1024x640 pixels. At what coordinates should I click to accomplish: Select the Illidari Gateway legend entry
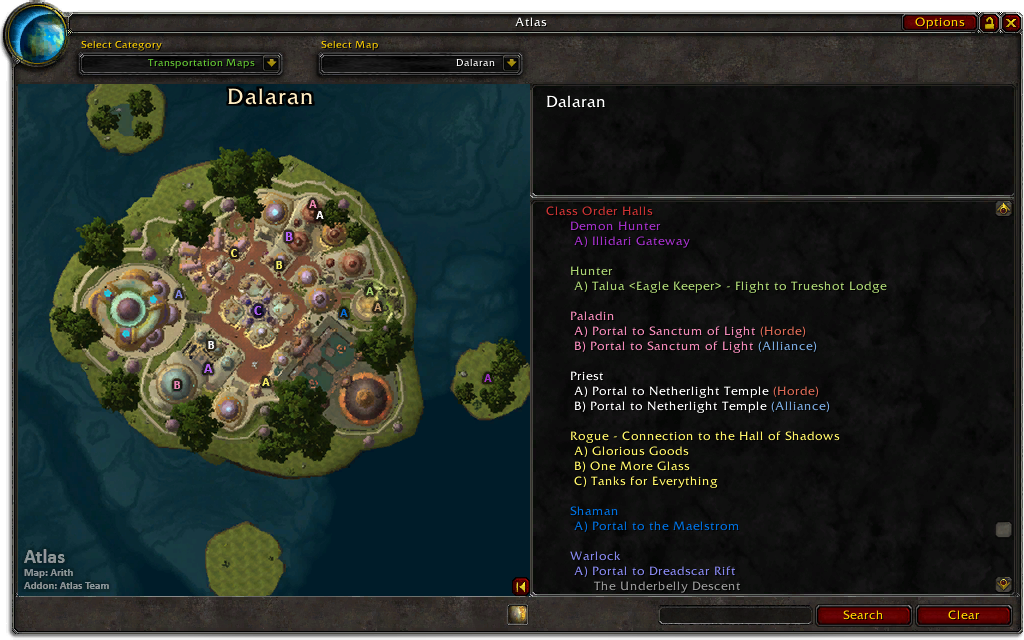coord(632,241)
